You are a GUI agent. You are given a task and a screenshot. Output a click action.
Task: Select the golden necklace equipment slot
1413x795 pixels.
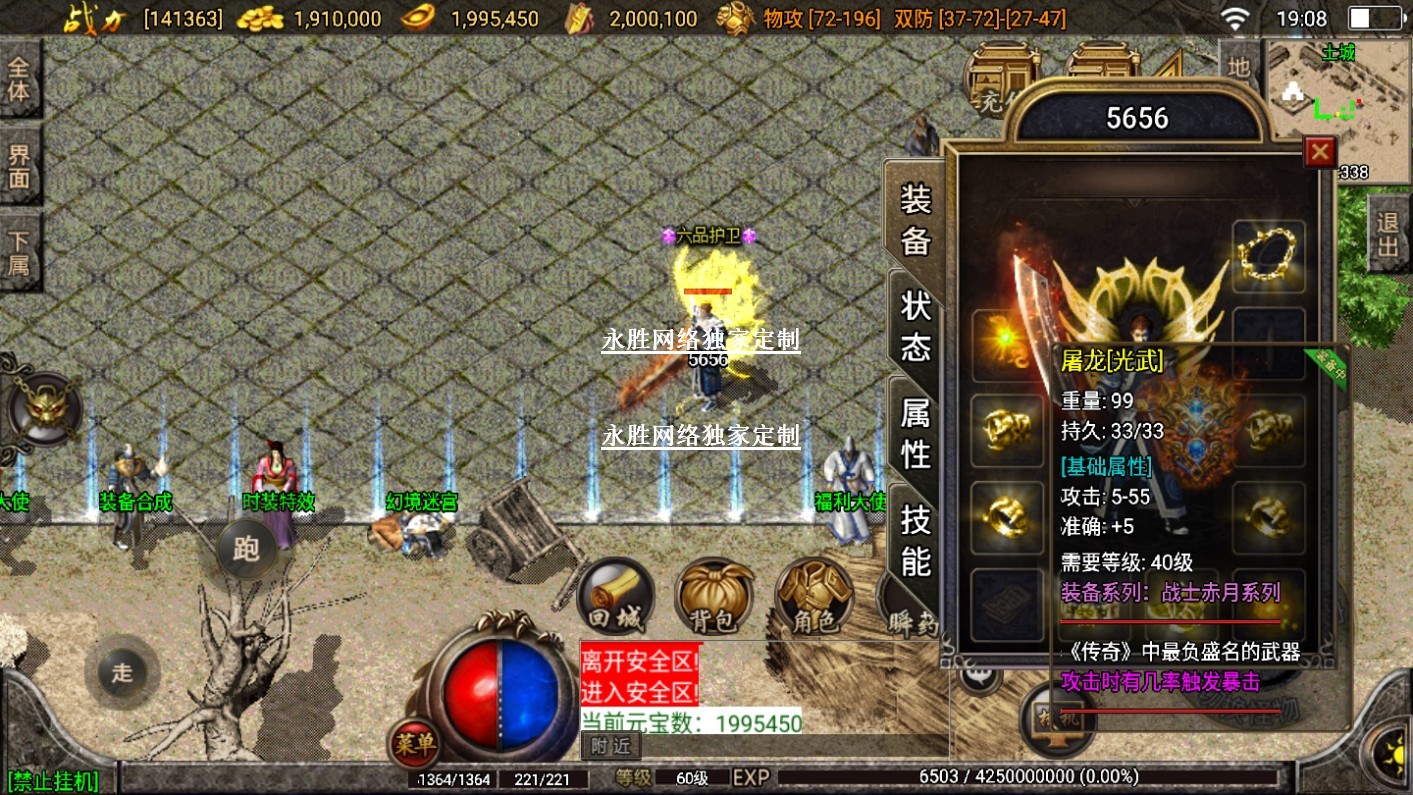tap(1268, 254)
